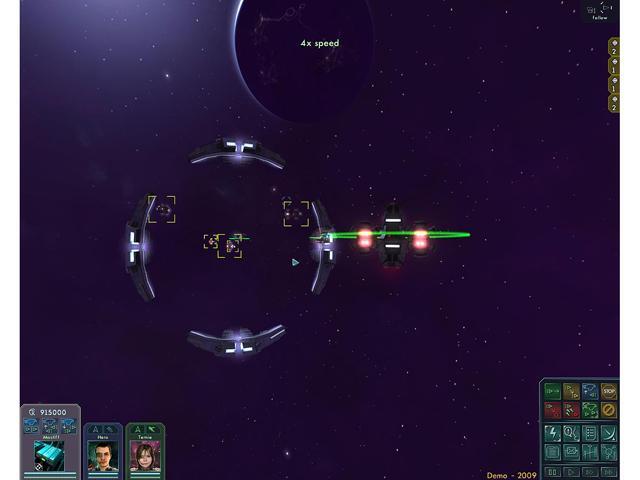Click the magnifier search icon

click(x=571, y=432)
